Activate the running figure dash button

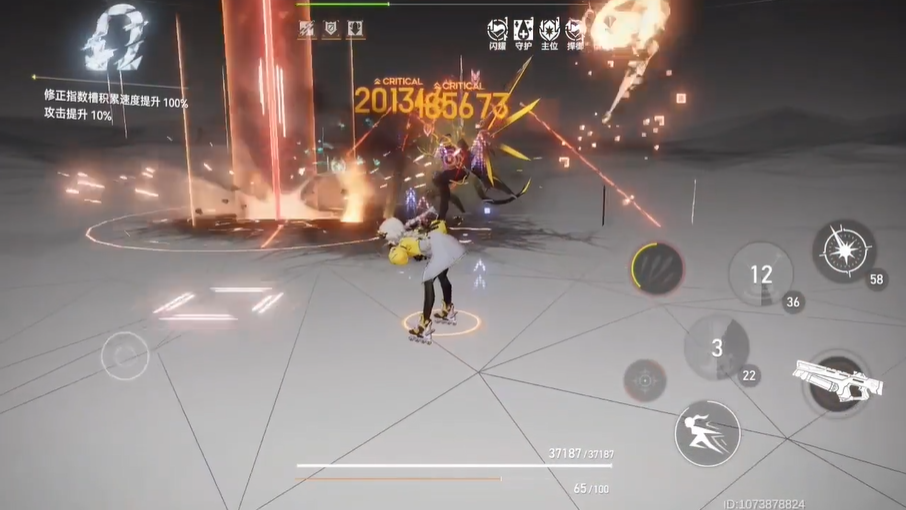pos(707,433)
